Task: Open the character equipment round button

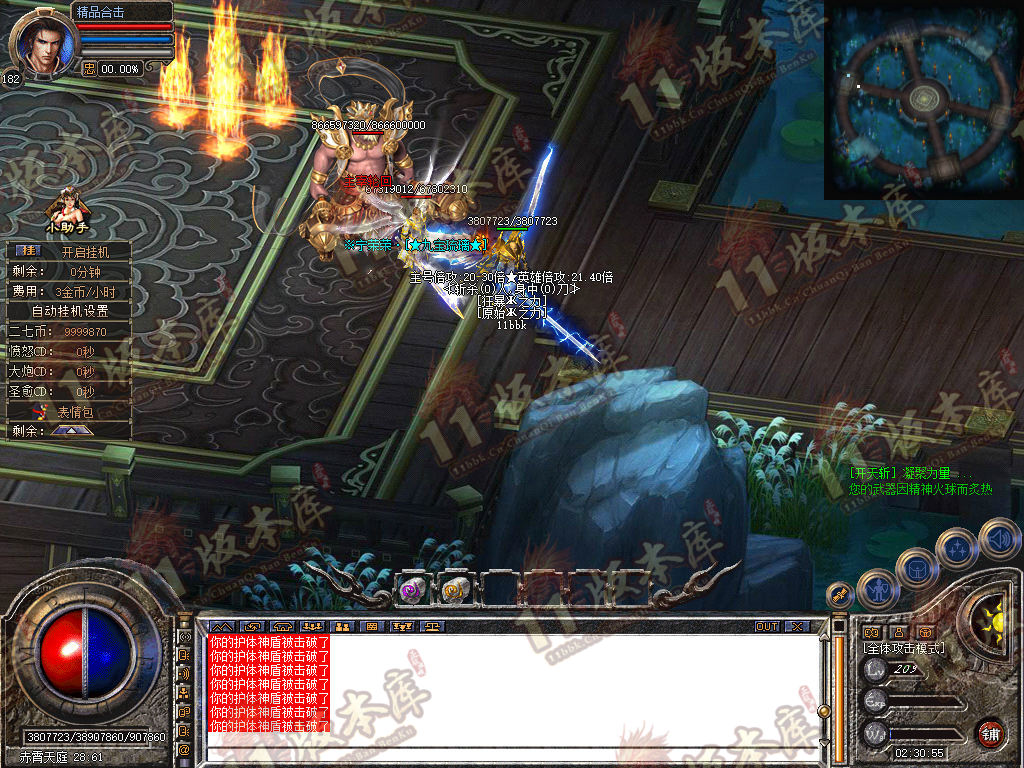Action: pos(877,588)
